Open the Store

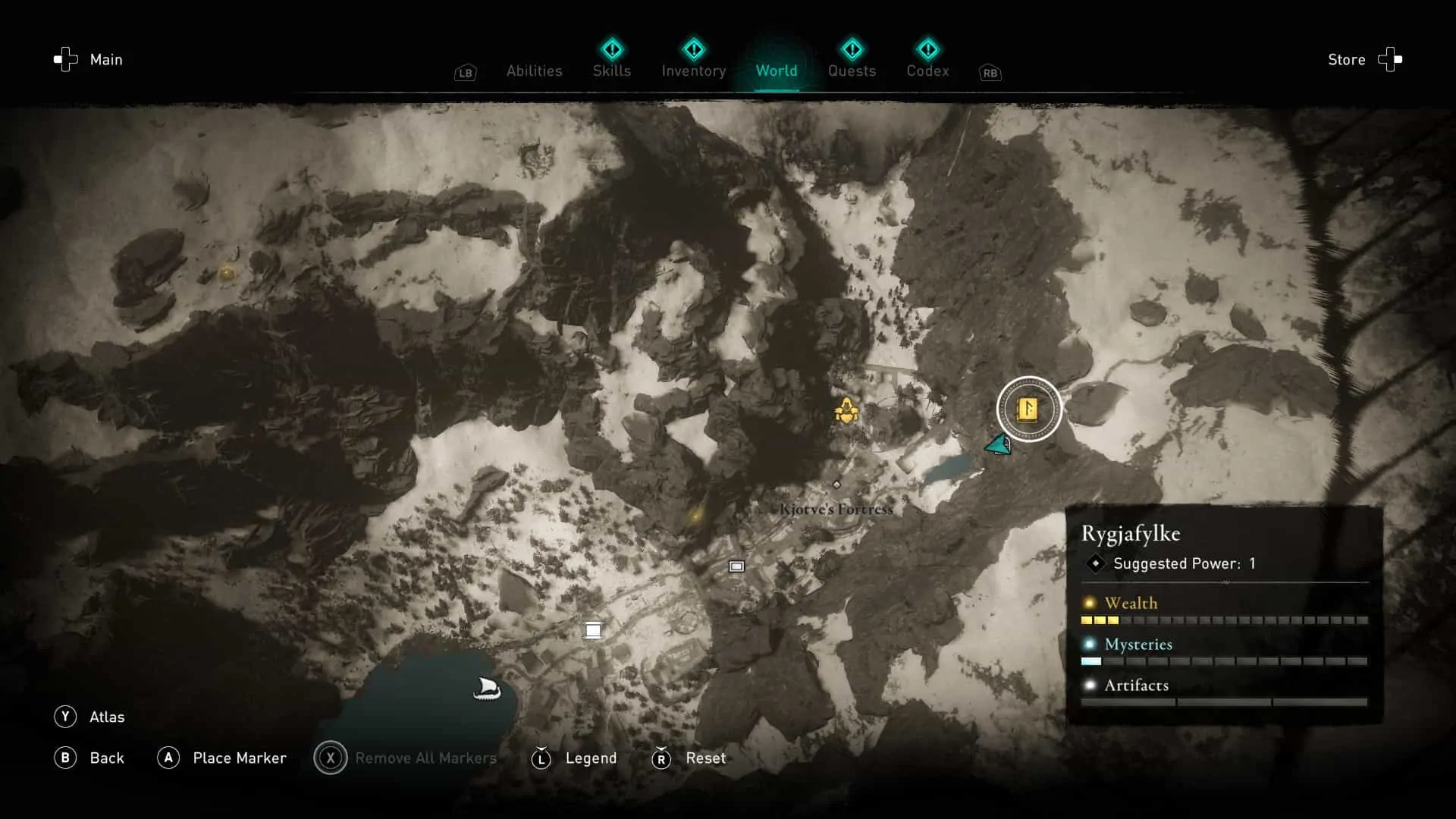[1347, 59]
